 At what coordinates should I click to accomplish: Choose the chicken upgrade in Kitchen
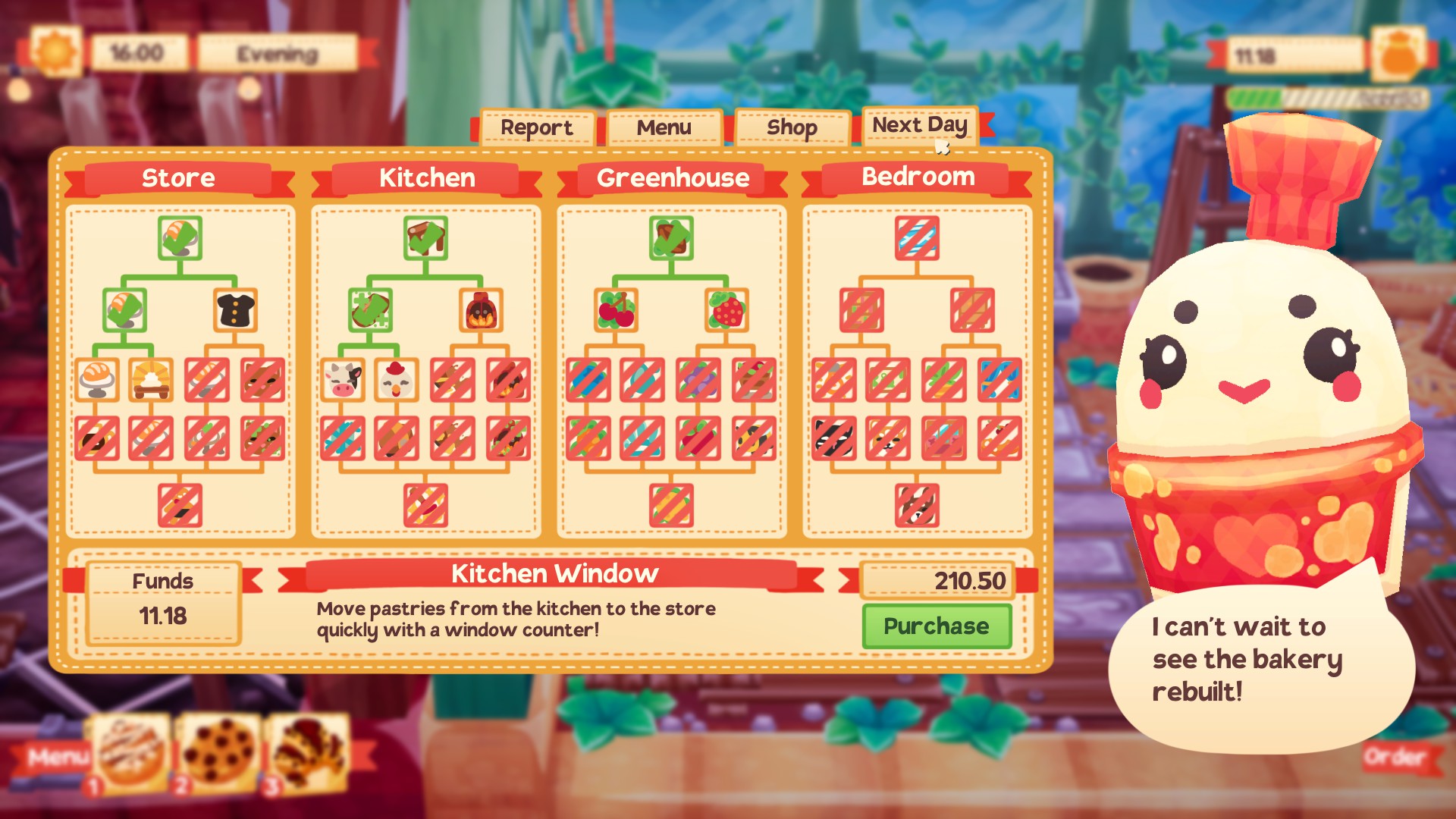[x=397, y=379]
